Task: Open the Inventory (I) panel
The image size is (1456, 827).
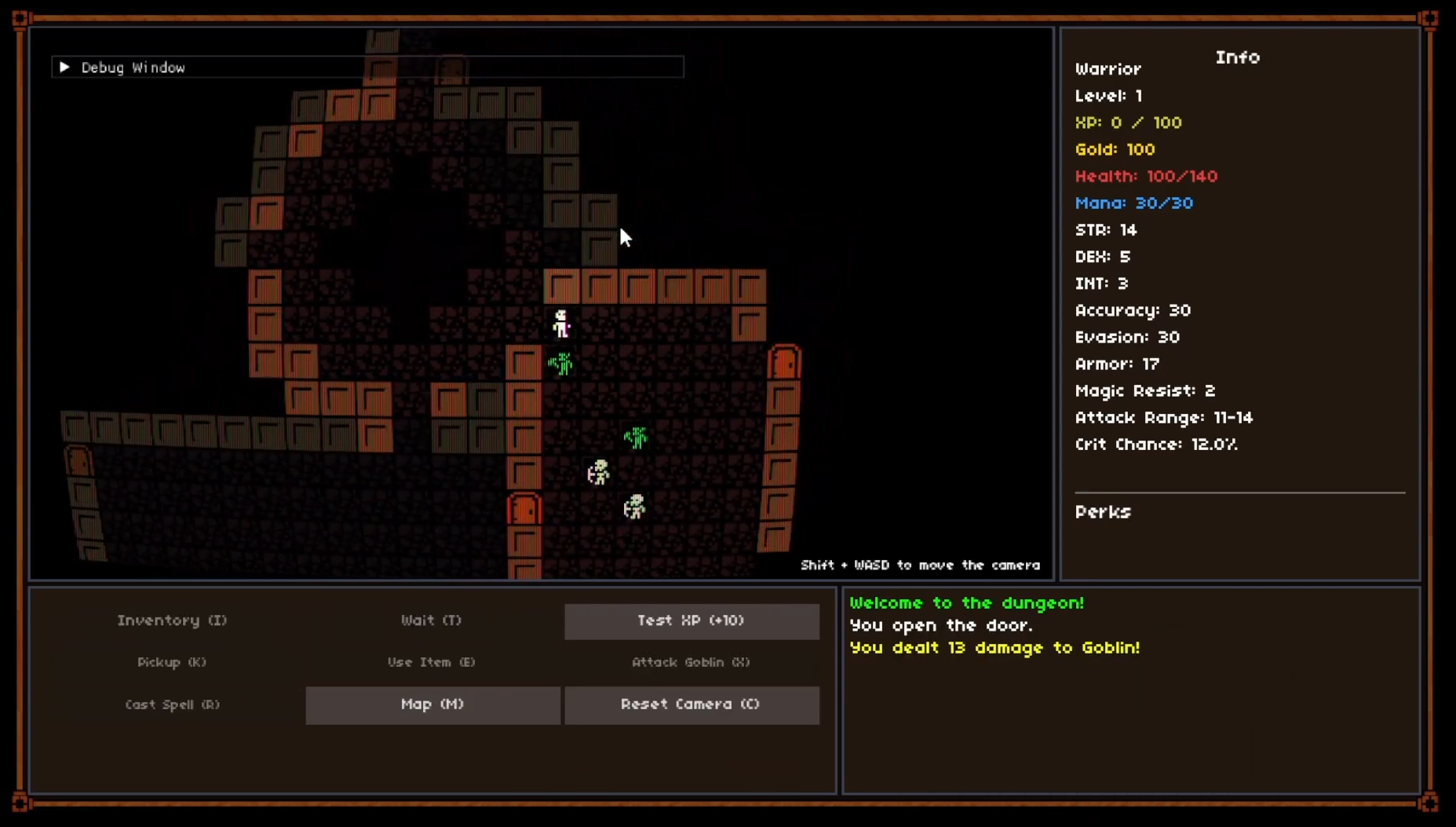Action: [173, 620]
